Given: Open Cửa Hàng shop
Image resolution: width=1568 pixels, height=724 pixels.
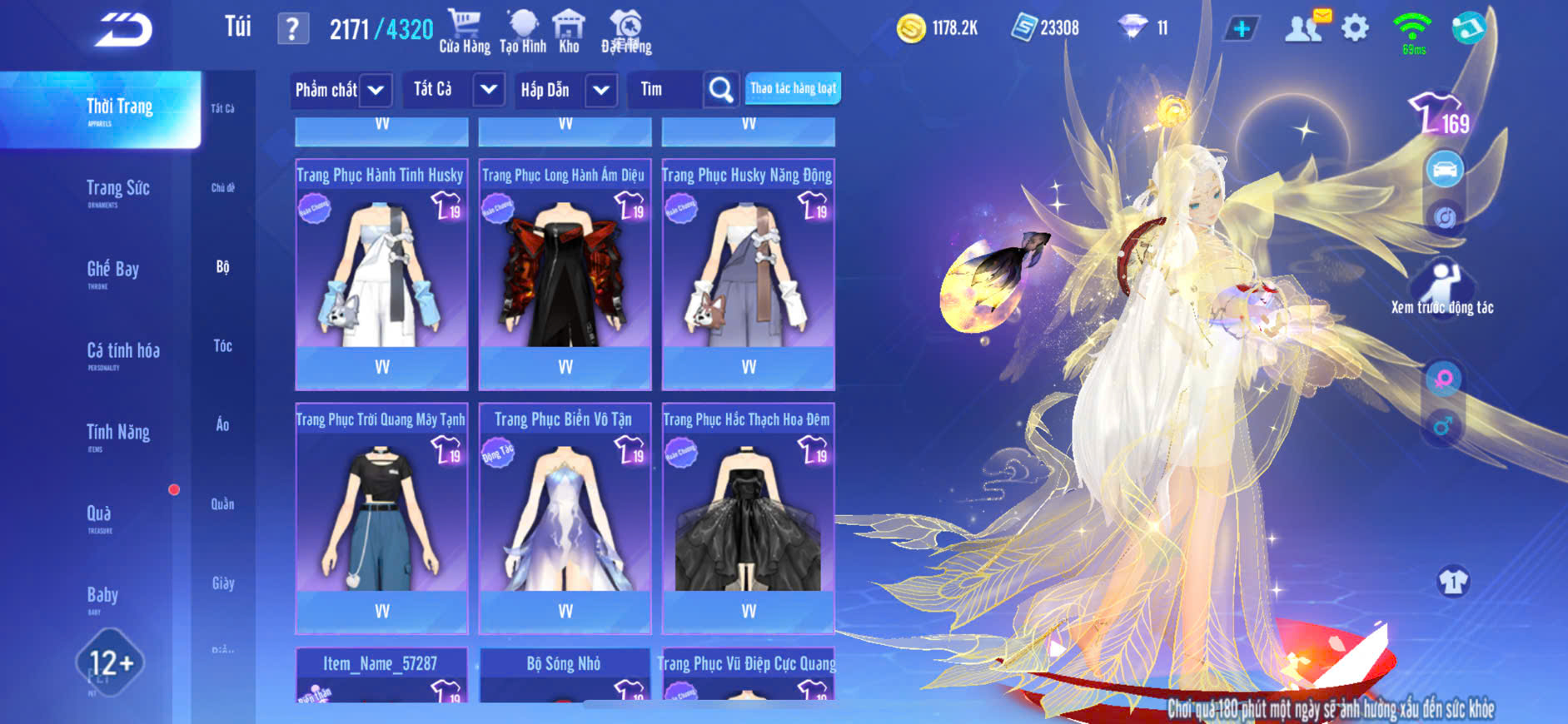Looking at the screenshot, I should pyautogui.click(x=464, y=32).
